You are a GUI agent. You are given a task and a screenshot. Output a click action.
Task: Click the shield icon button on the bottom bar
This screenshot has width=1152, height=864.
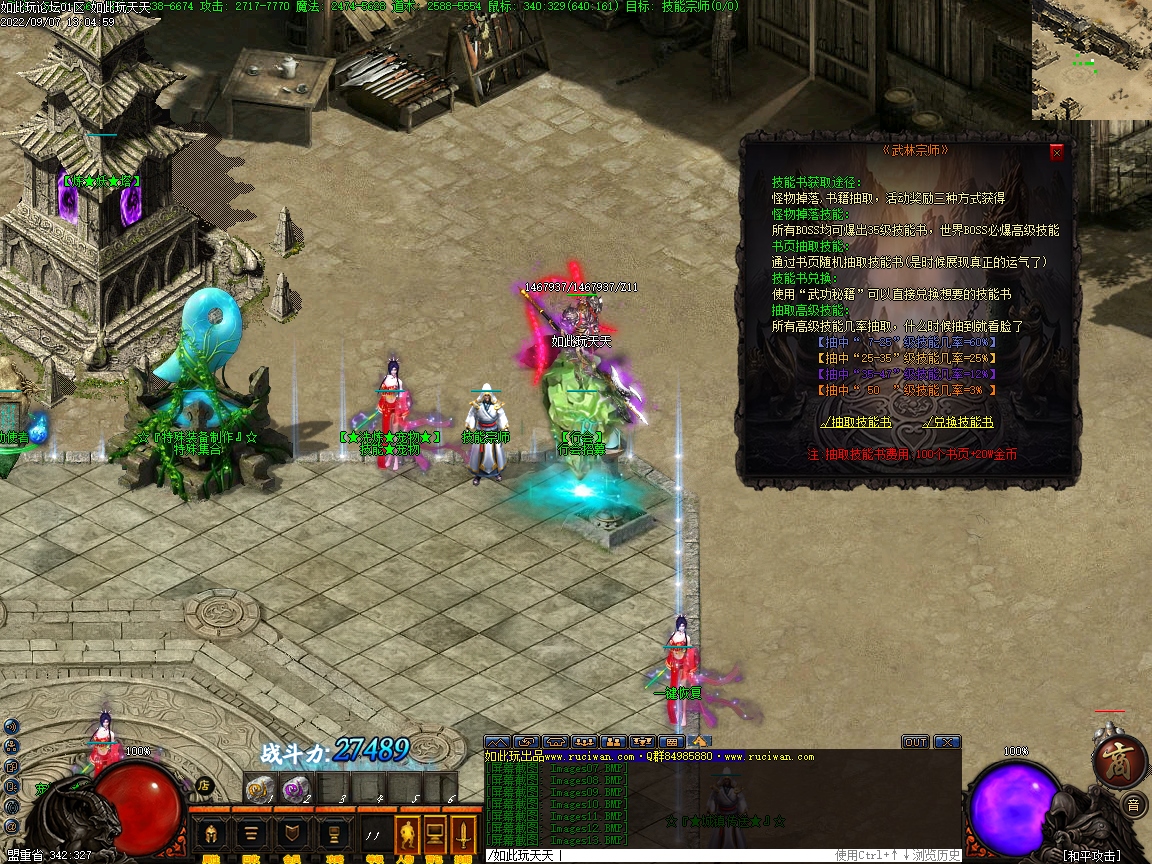[291, 834]
